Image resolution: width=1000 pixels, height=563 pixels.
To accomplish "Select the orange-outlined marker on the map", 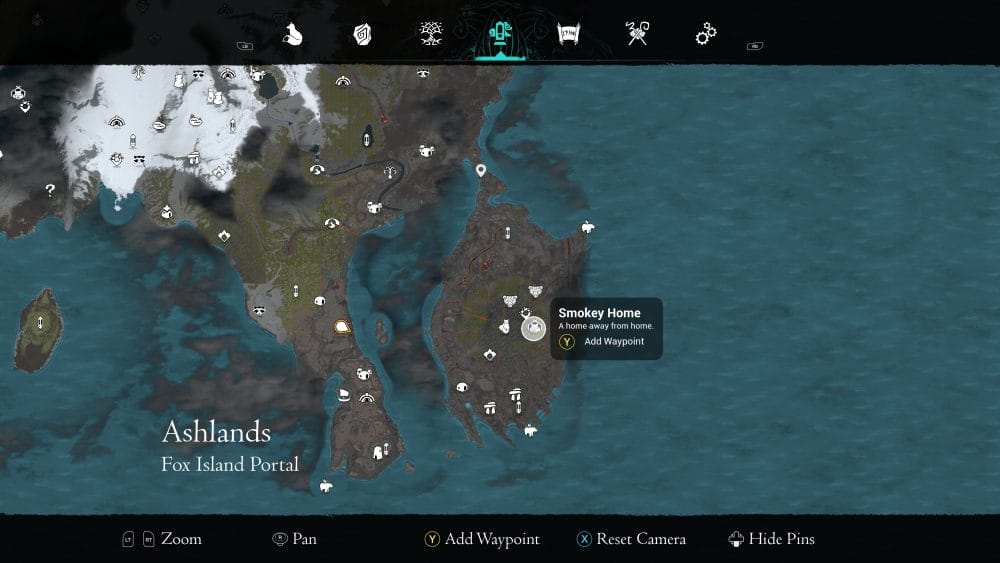I will [x=343, y=326].
